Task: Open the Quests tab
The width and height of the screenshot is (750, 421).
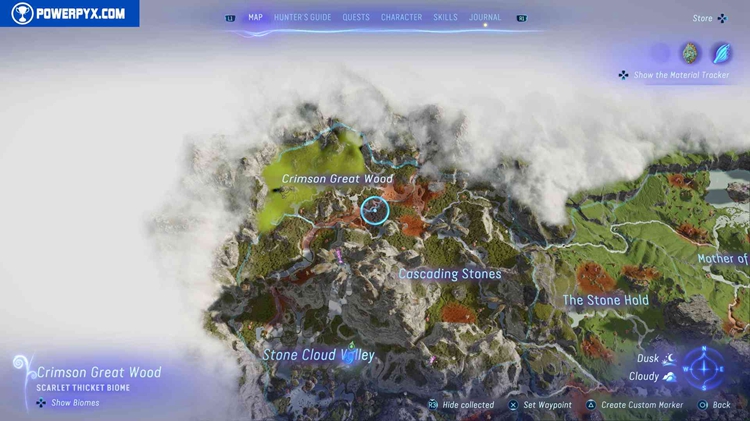Action: (355, 17)
